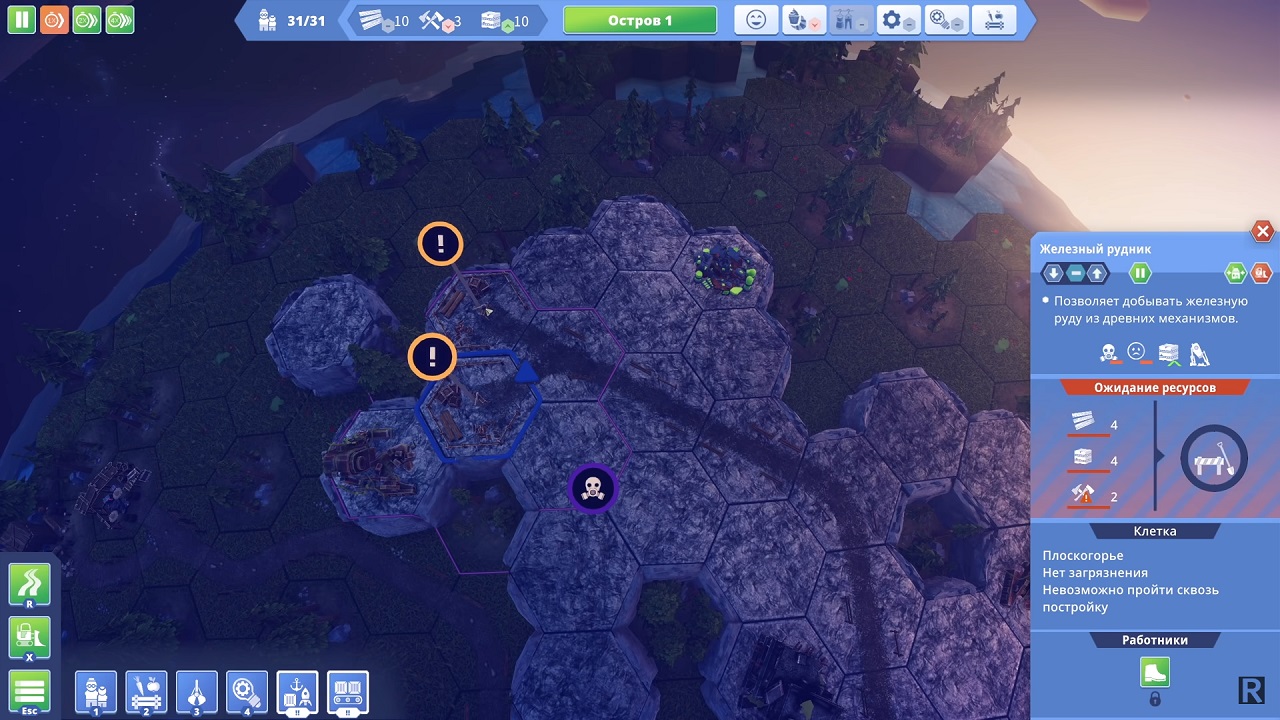Image resolution: width=1280 pixels, height=720 pixels.
Task: Open the resource extraction claw category
Action: tap(197, 692)
